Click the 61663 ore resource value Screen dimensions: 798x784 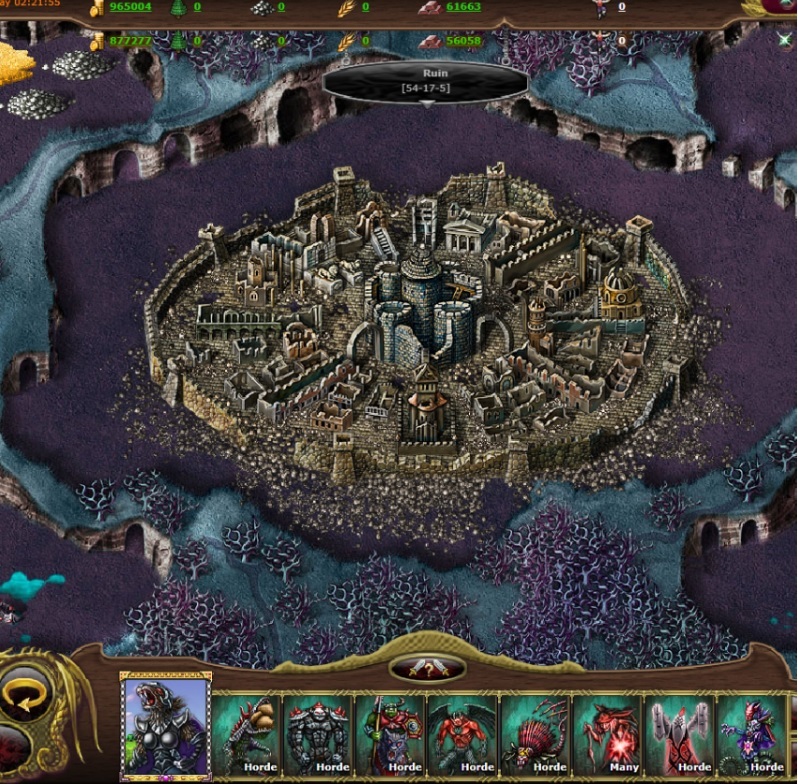463,7
